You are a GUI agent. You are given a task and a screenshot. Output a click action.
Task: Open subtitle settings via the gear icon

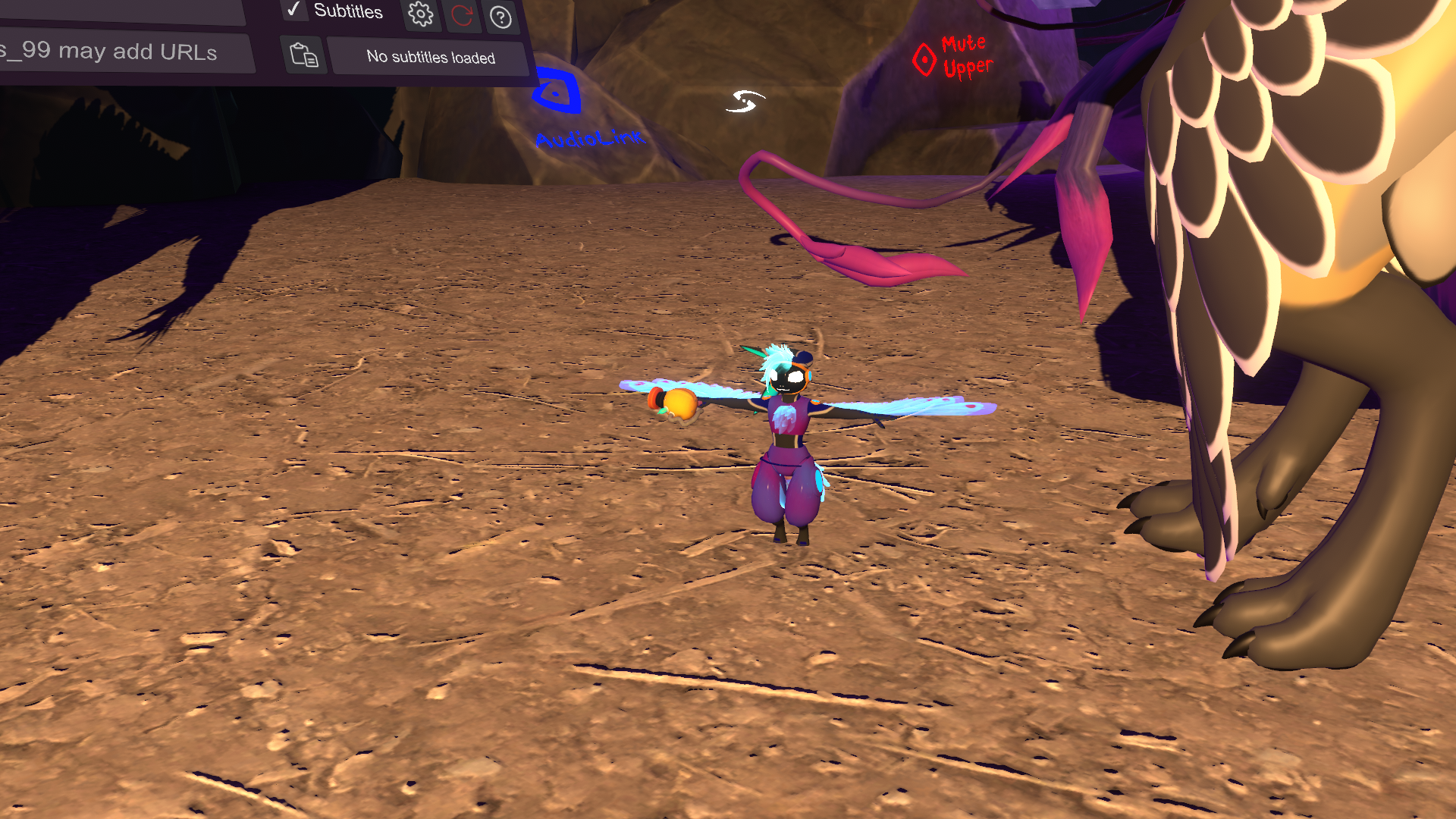click(421, 14)
